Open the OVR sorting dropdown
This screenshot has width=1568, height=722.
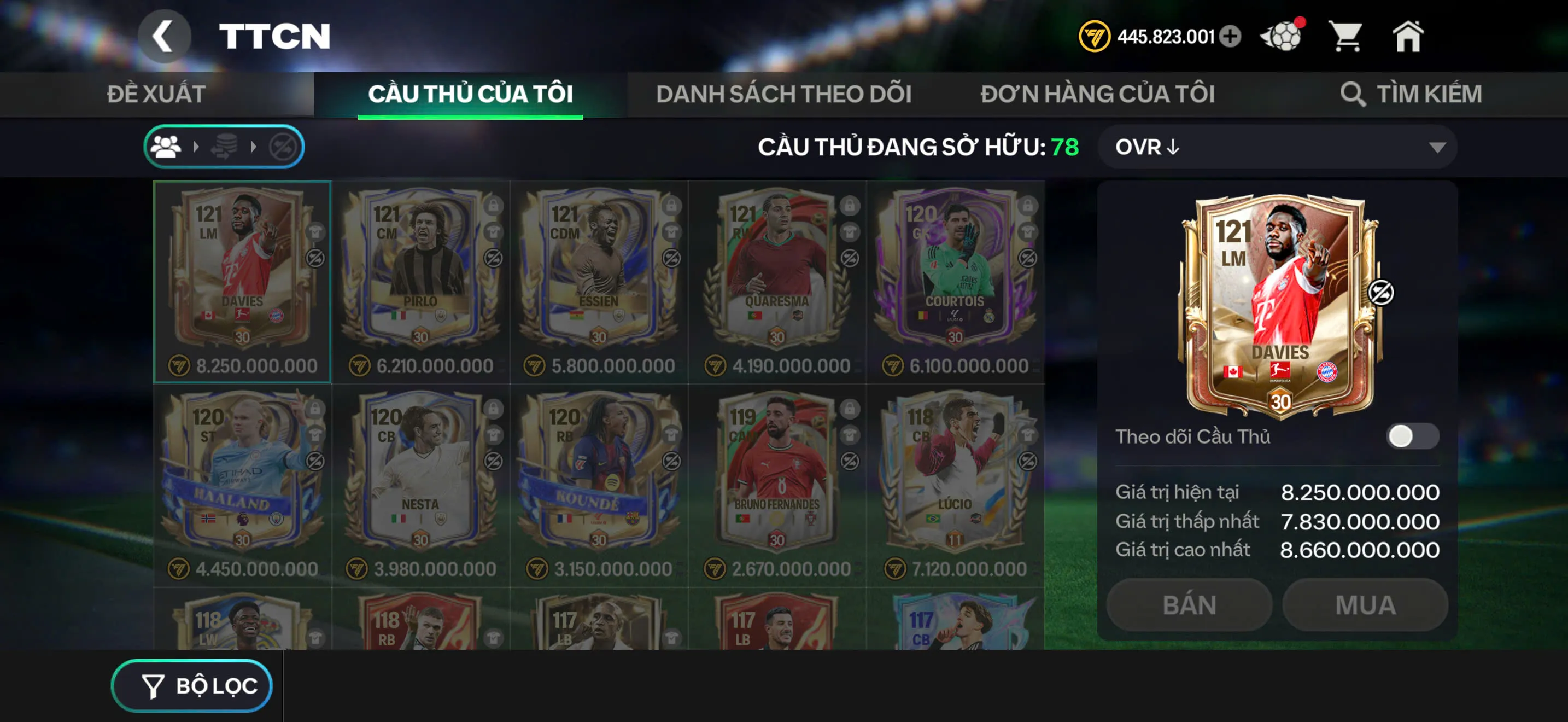(x=1278, y=147)
